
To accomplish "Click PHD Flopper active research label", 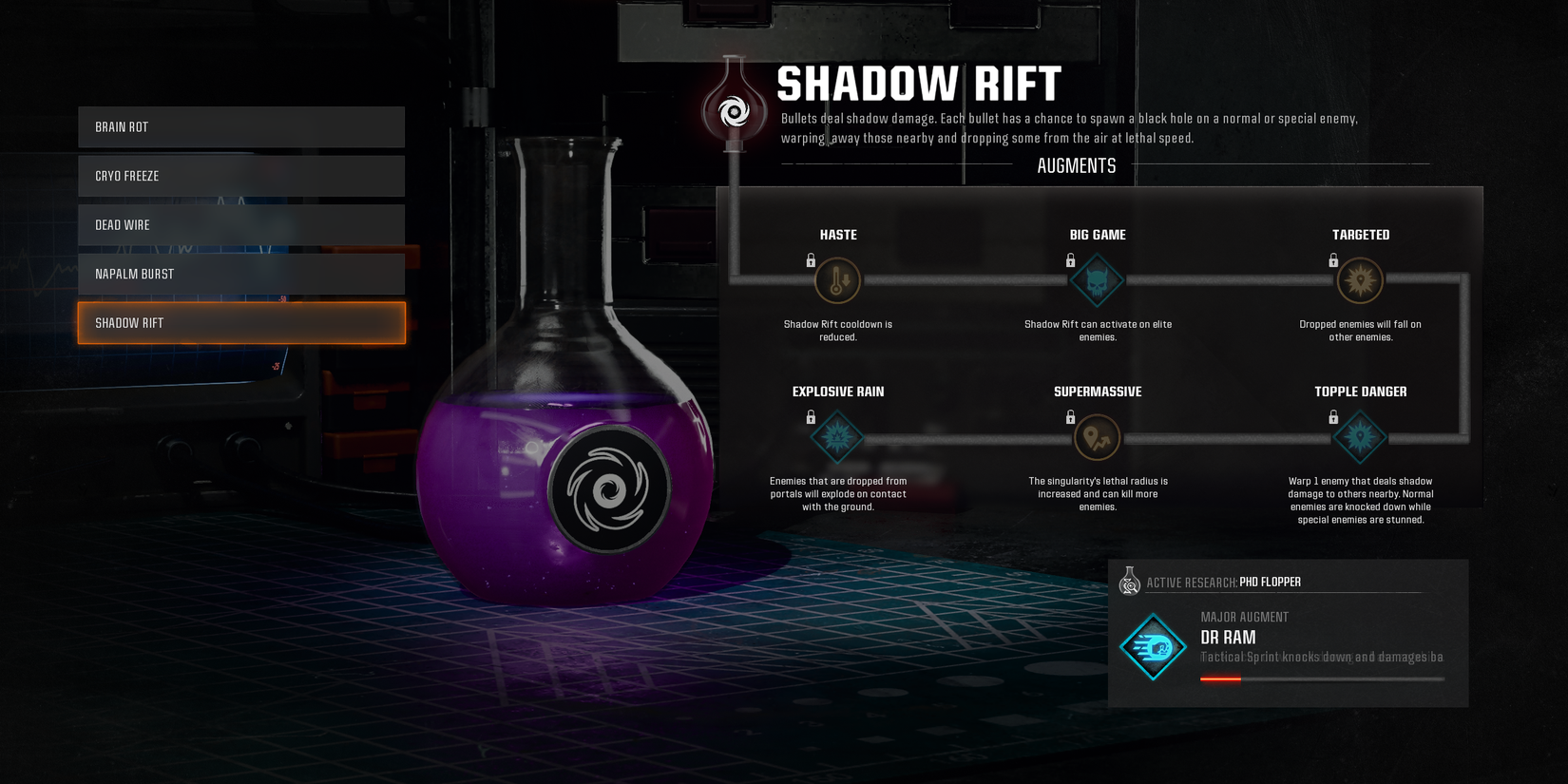I will coord(1270,581).
